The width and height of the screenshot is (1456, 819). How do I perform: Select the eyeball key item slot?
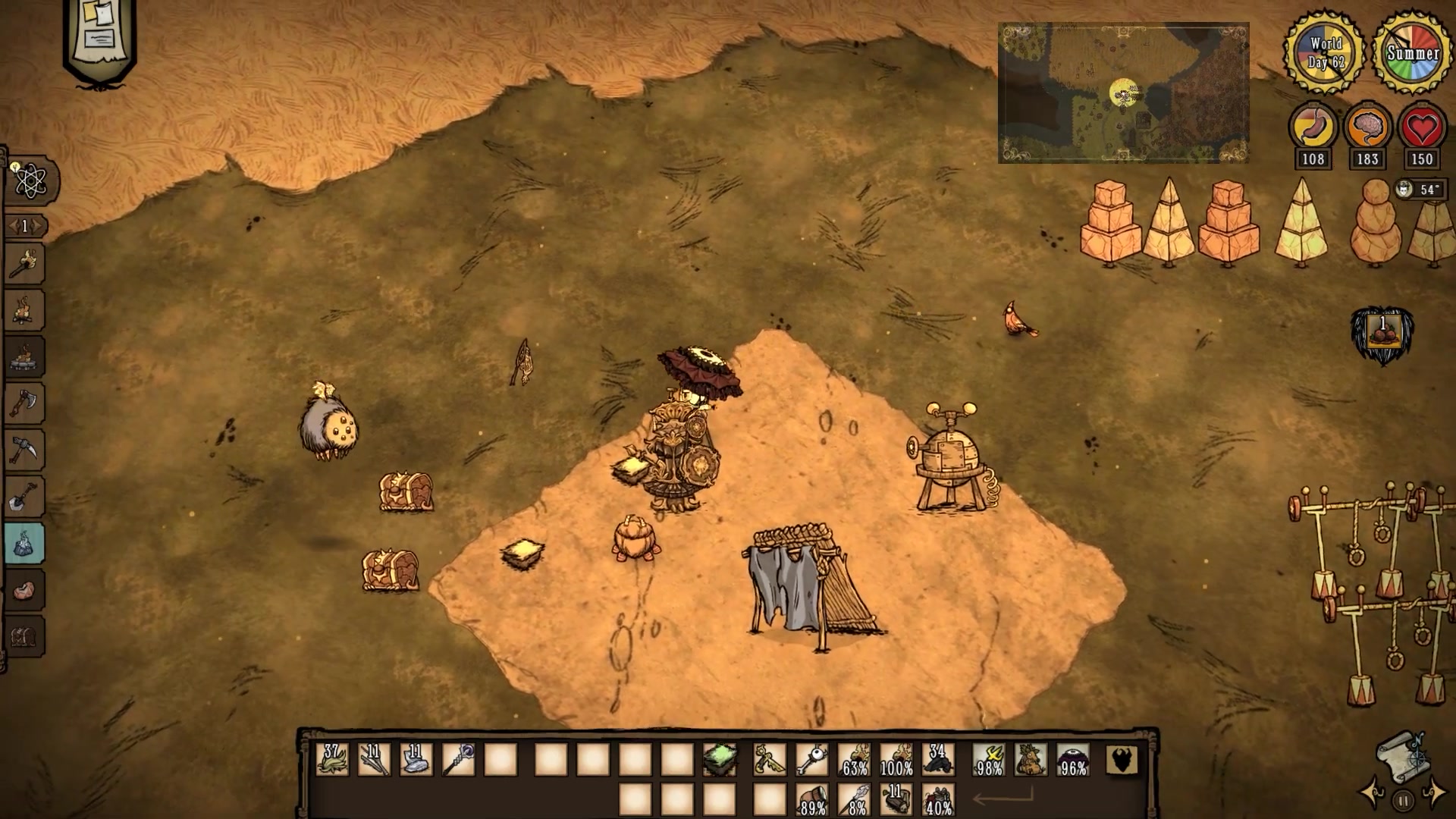[x=811, y=759]
